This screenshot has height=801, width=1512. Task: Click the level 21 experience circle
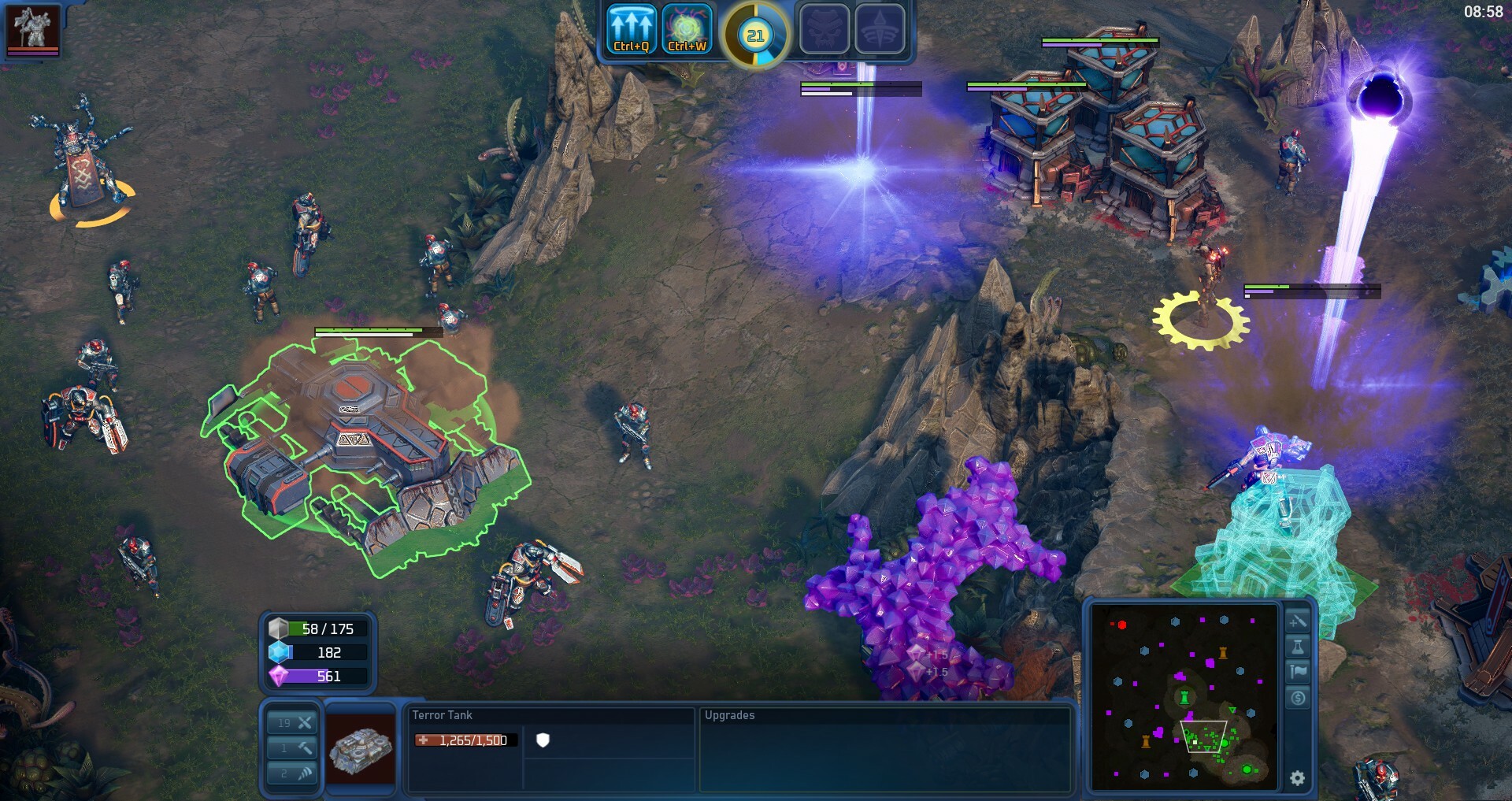click(757, 34)
